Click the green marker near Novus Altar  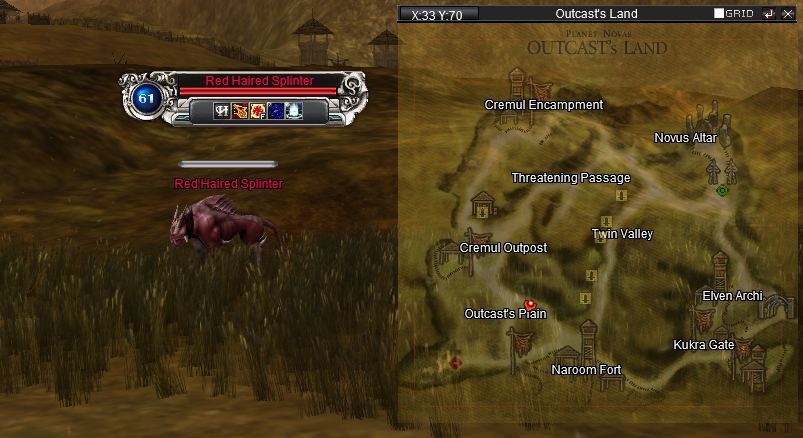722,190
